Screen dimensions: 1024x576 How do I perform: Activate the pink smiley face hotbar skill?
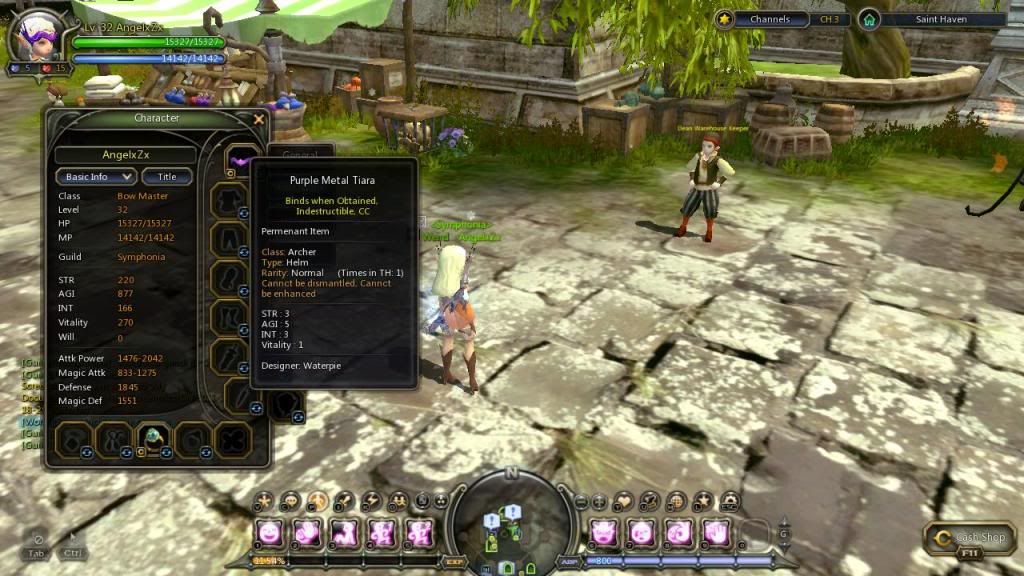(x=269, y=533)
